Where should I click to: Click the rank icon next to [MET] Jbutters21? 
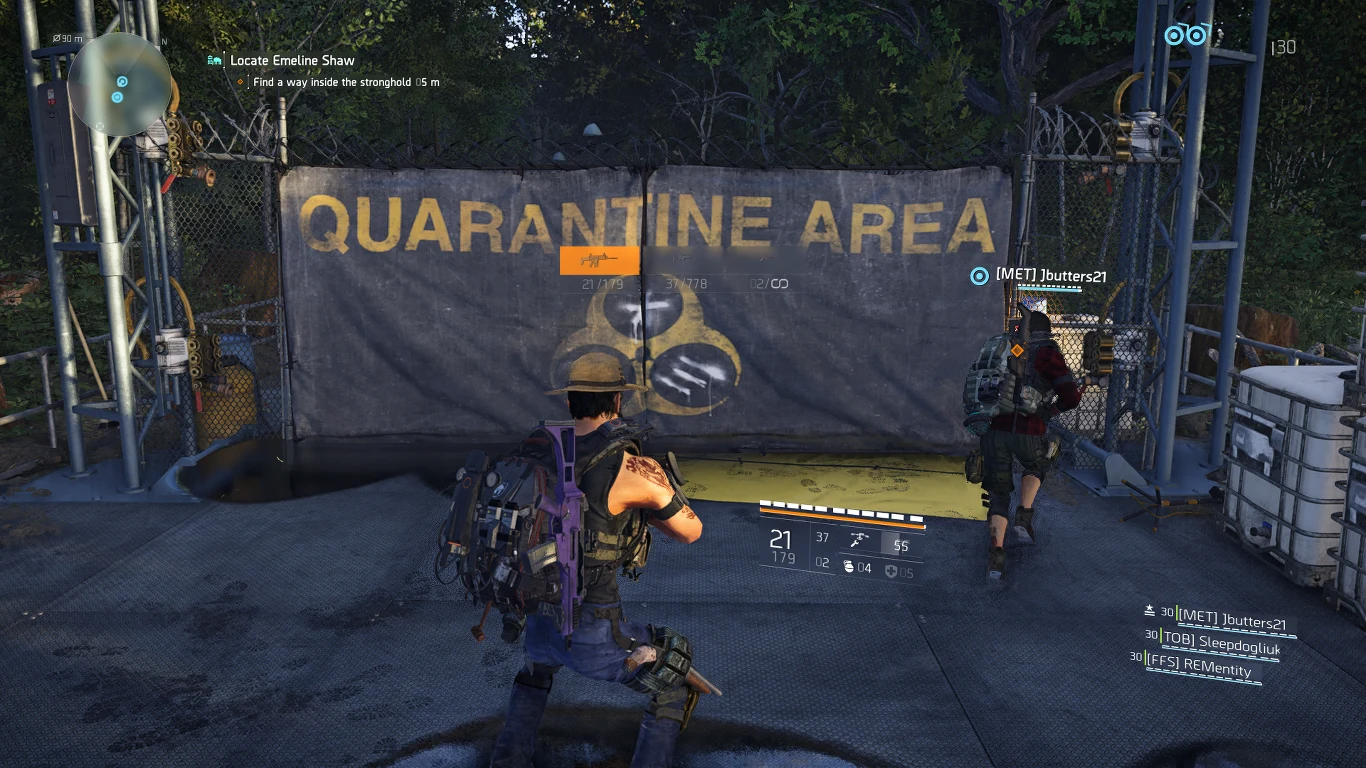tap(1147, 609)
